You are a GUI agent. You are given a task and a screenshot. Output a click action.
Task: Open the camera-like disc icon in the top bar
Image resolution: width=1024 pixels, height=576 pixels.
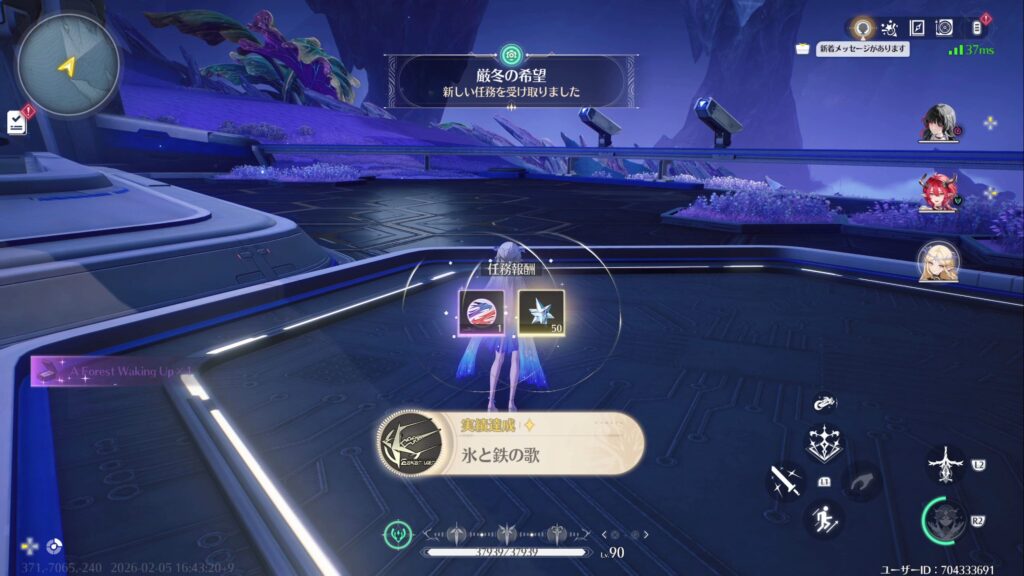point(943,28)
